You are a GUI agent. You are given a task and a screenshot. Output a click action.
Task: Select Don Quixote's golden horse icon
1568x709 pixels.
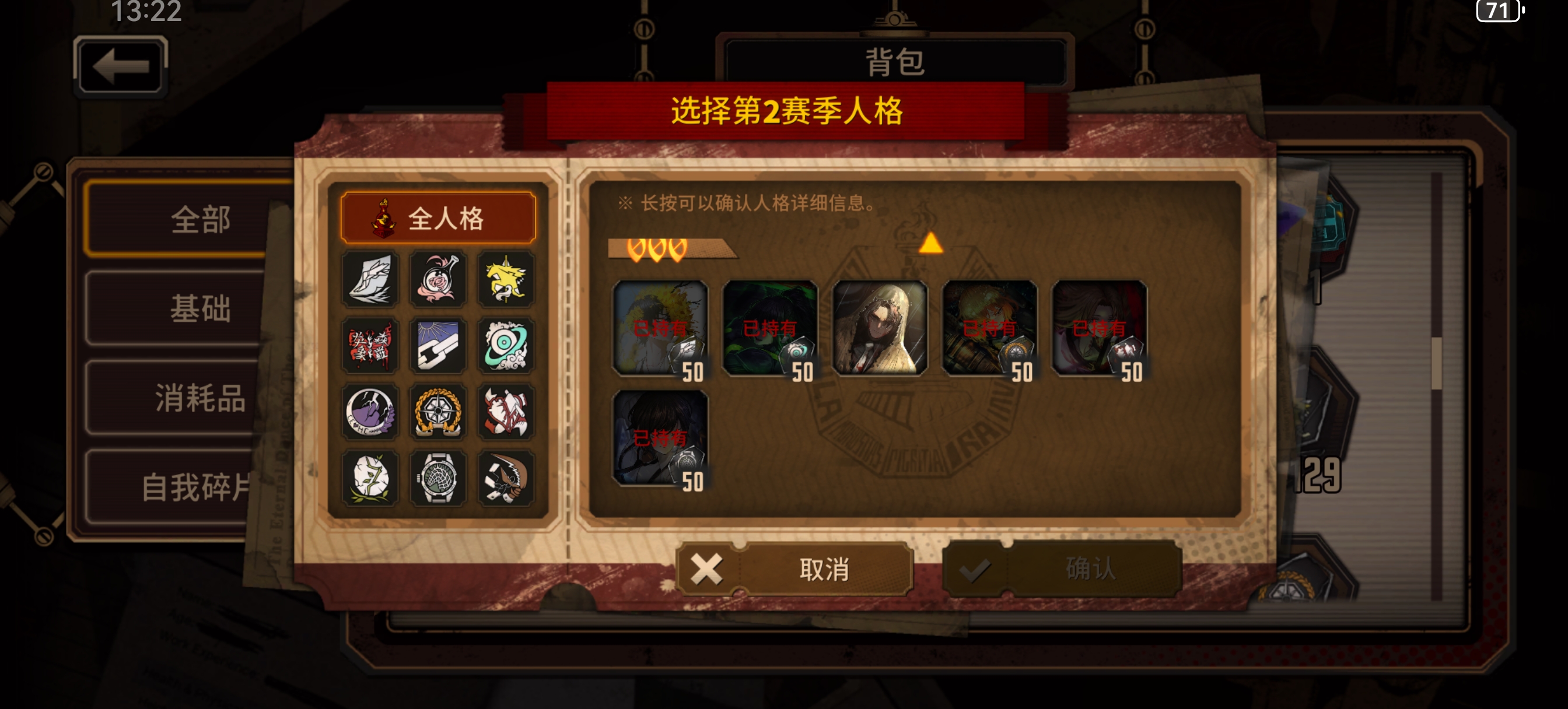tap(507, 278)
